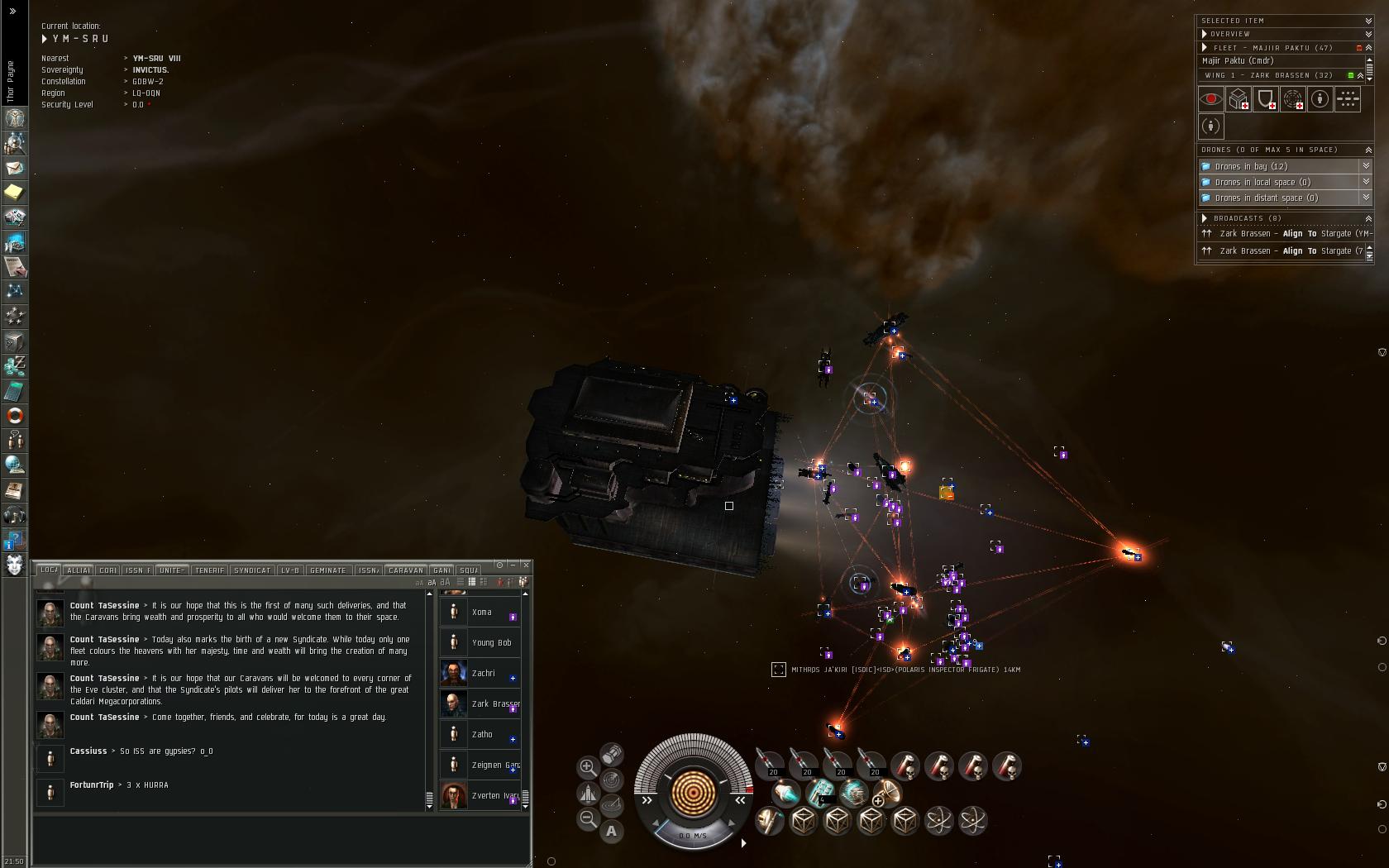Open the SYNDICAT chat channel tab
This screenshot has height=868, width=1389.
tap(252, 570)
